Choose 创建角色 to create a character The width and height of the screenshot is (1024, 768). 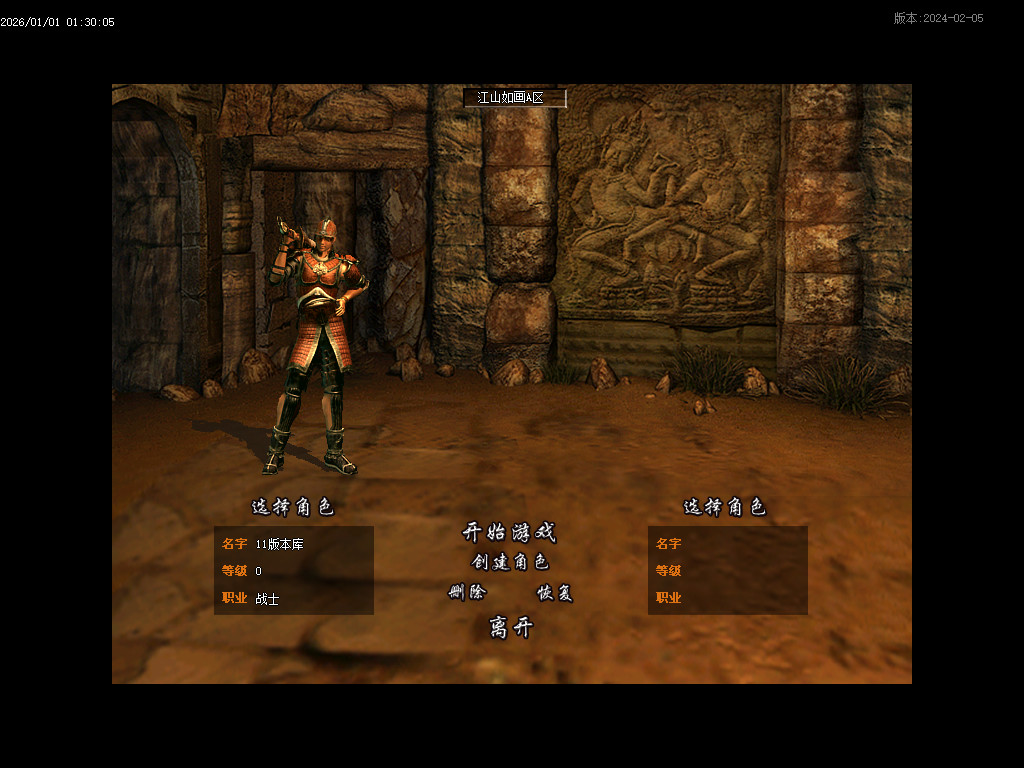tap(510, 562)
